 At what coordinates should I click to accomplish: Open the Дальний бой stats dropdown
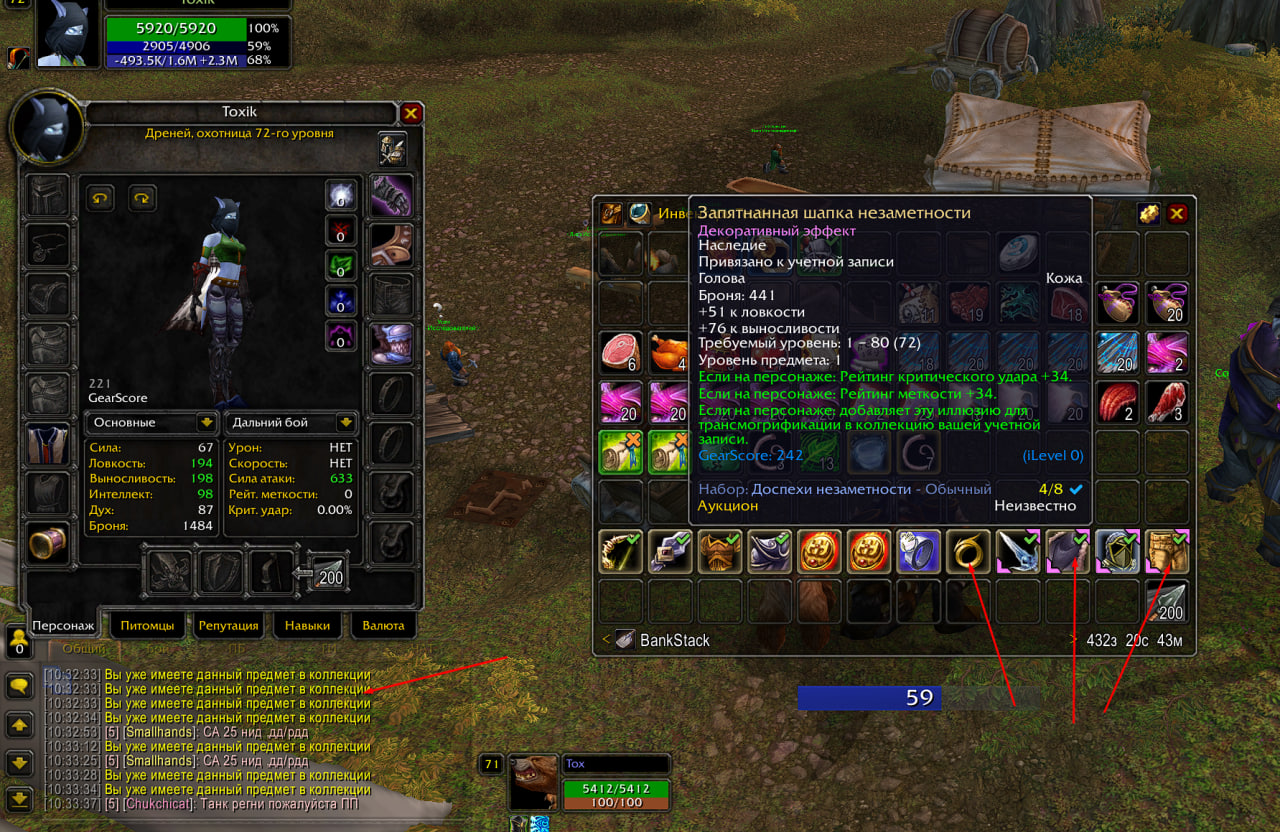click(291, 422)
